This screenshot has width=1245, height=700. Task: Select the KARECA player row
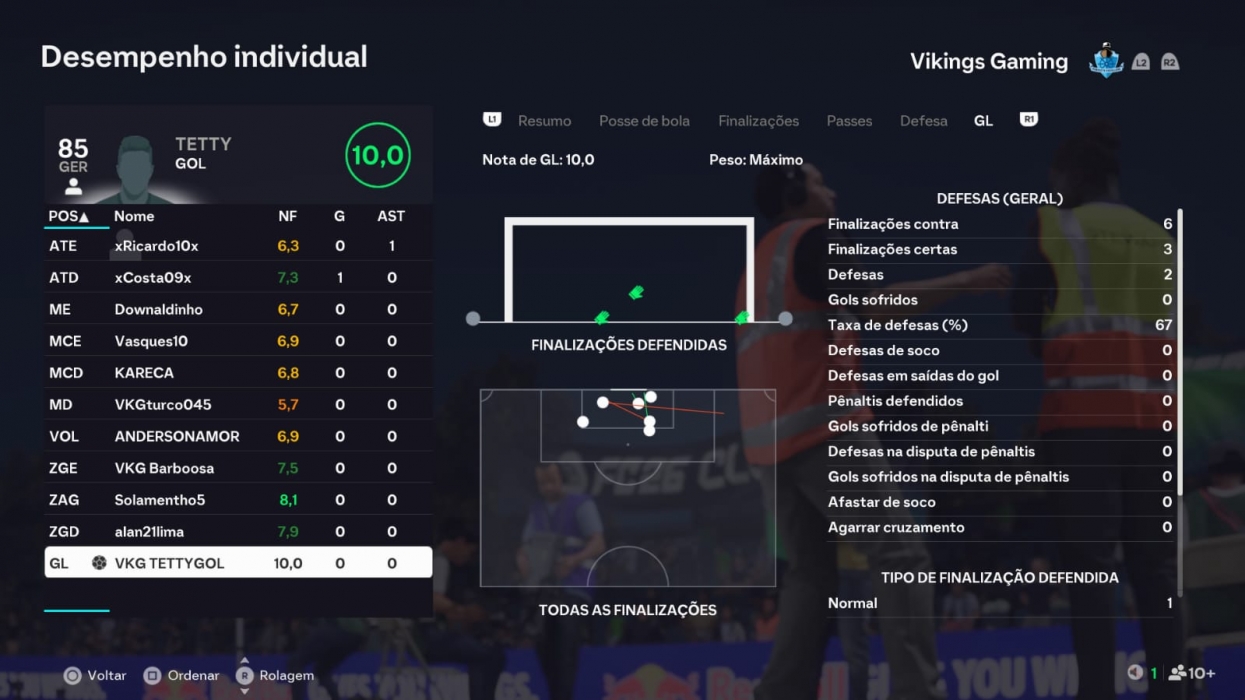coord(238,373)
